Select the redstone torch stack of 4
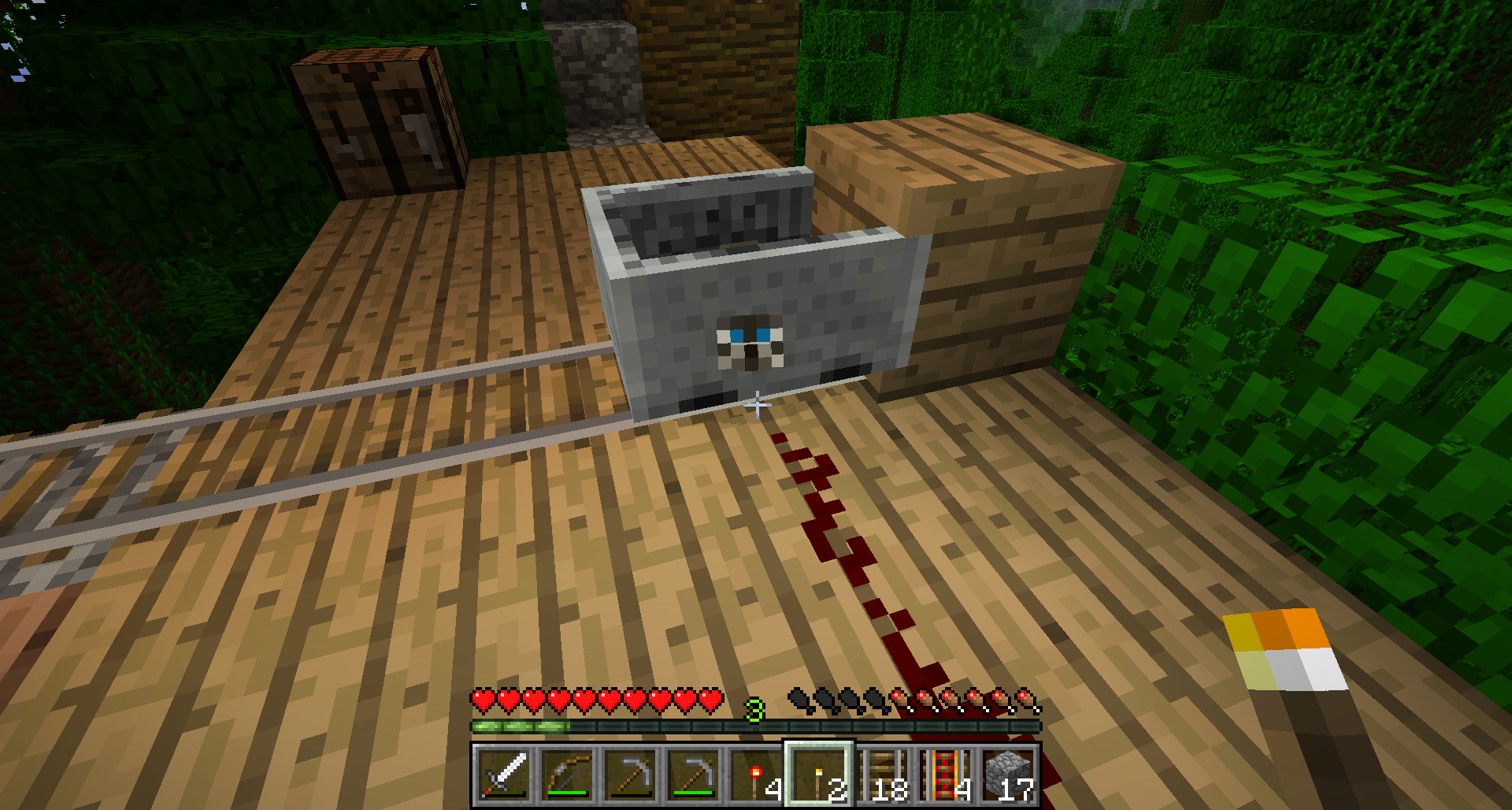Viewport: 1512px width, 810px height. pos(757,775)
